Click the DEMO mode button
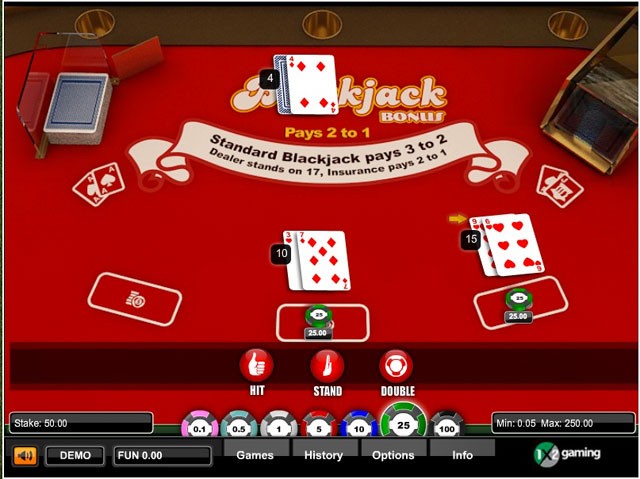Image resolution: width=640 pixels, height=479 pixels. (75, 456)
